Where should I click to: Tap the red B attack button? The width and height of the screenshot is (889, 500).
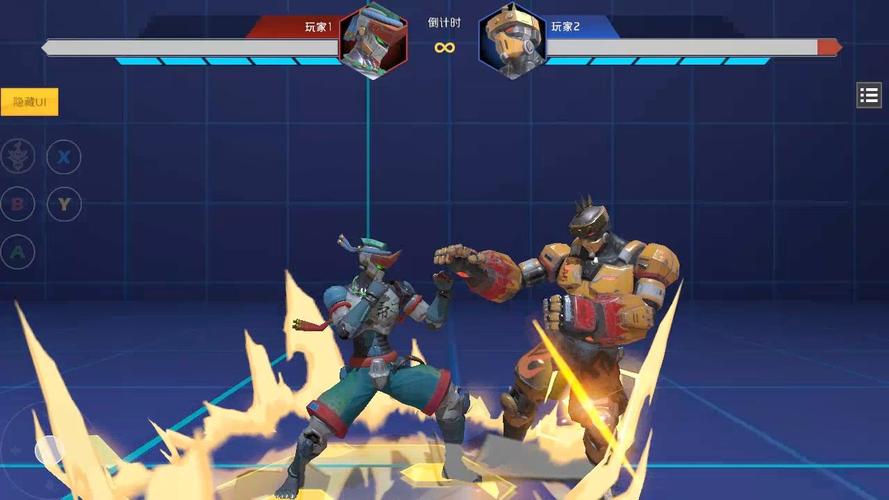pyautogui.click(x=17, y=204)
